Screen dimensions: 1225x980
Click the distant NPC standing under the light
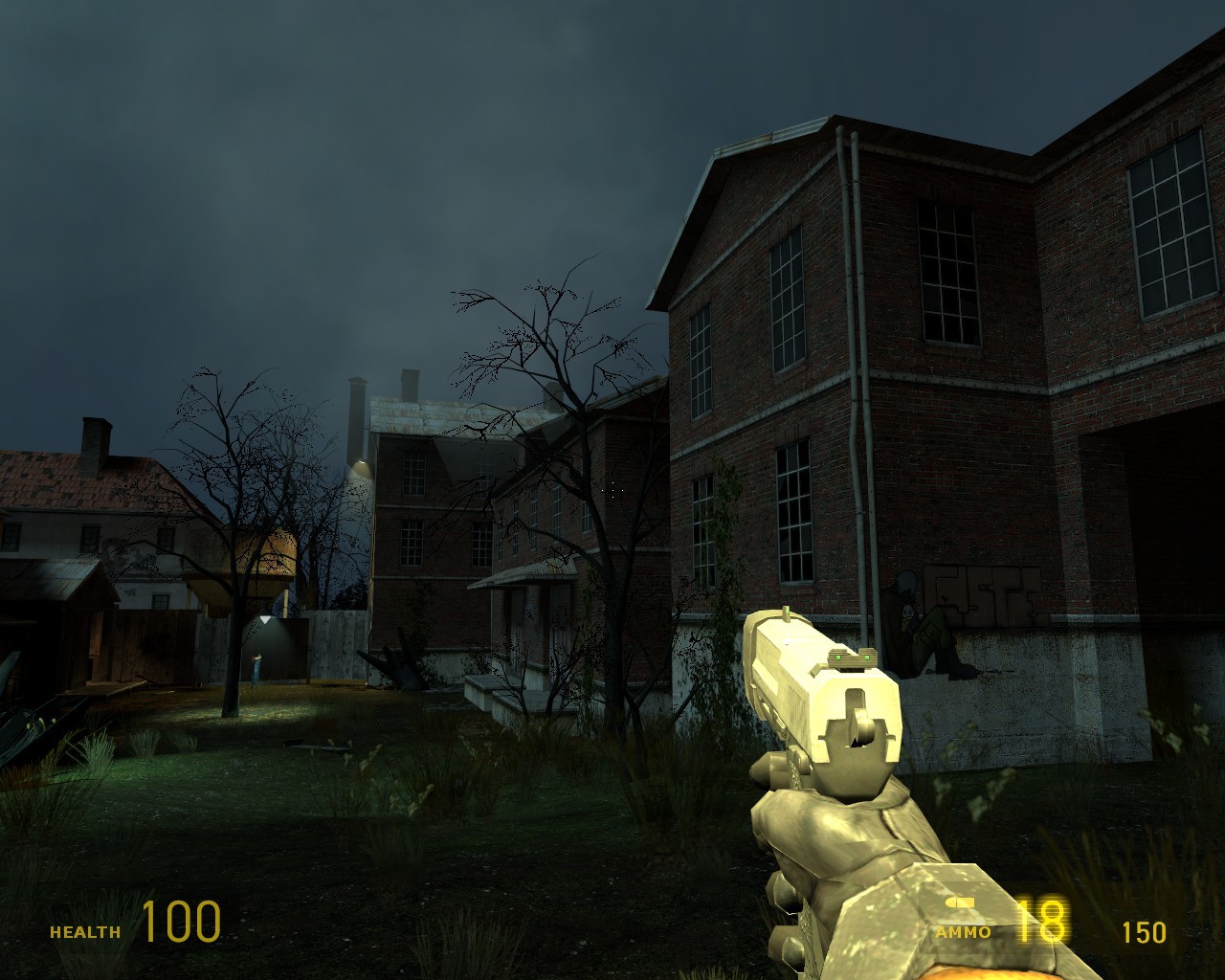[255, 670]
